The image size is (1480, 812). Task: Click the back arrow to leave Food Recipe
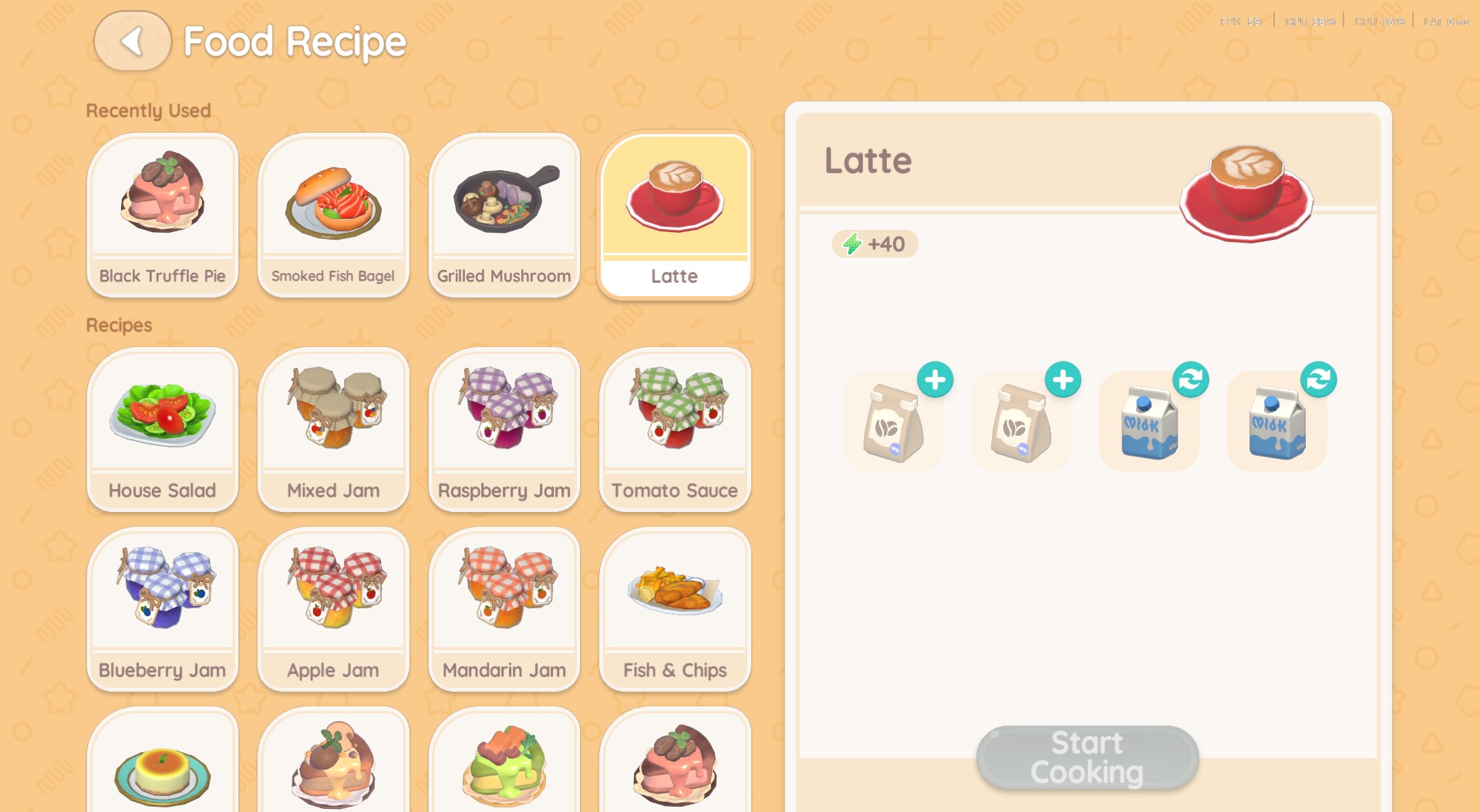pyautogui.click(x=132, y=42)
